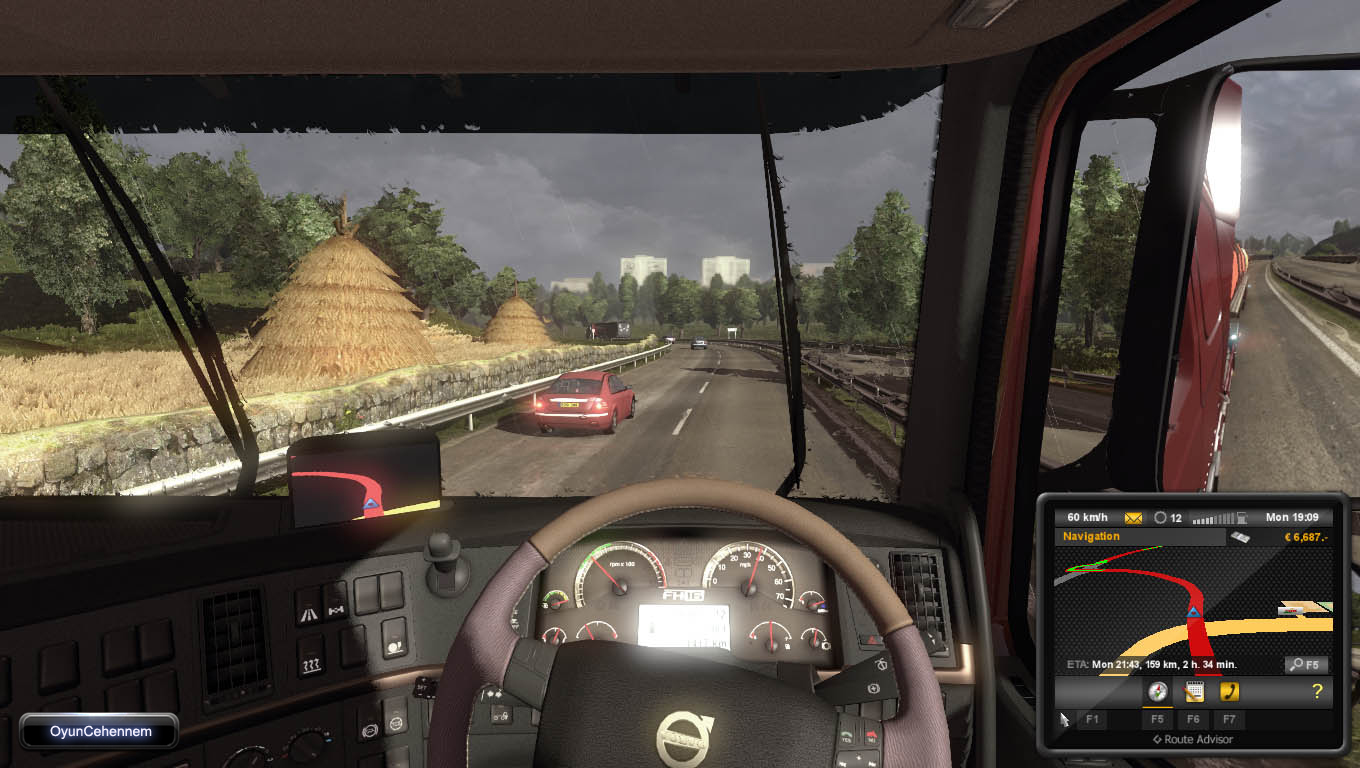The width and height of the screenshot is (1360, 768).
Task: Click the € 6,687 balance display
Action: (x=1303, y=536)
